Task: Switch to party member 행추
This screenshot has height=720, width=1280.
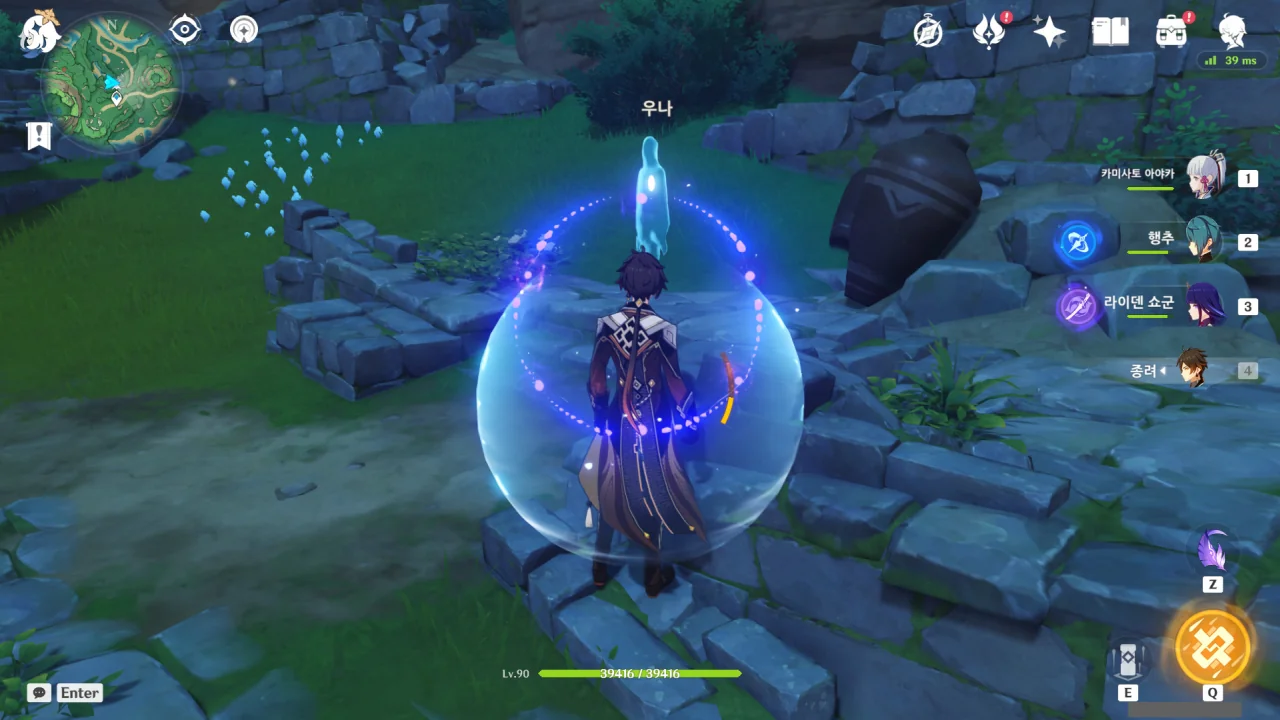Action: pyautogui.click(x=1203, y=241)
